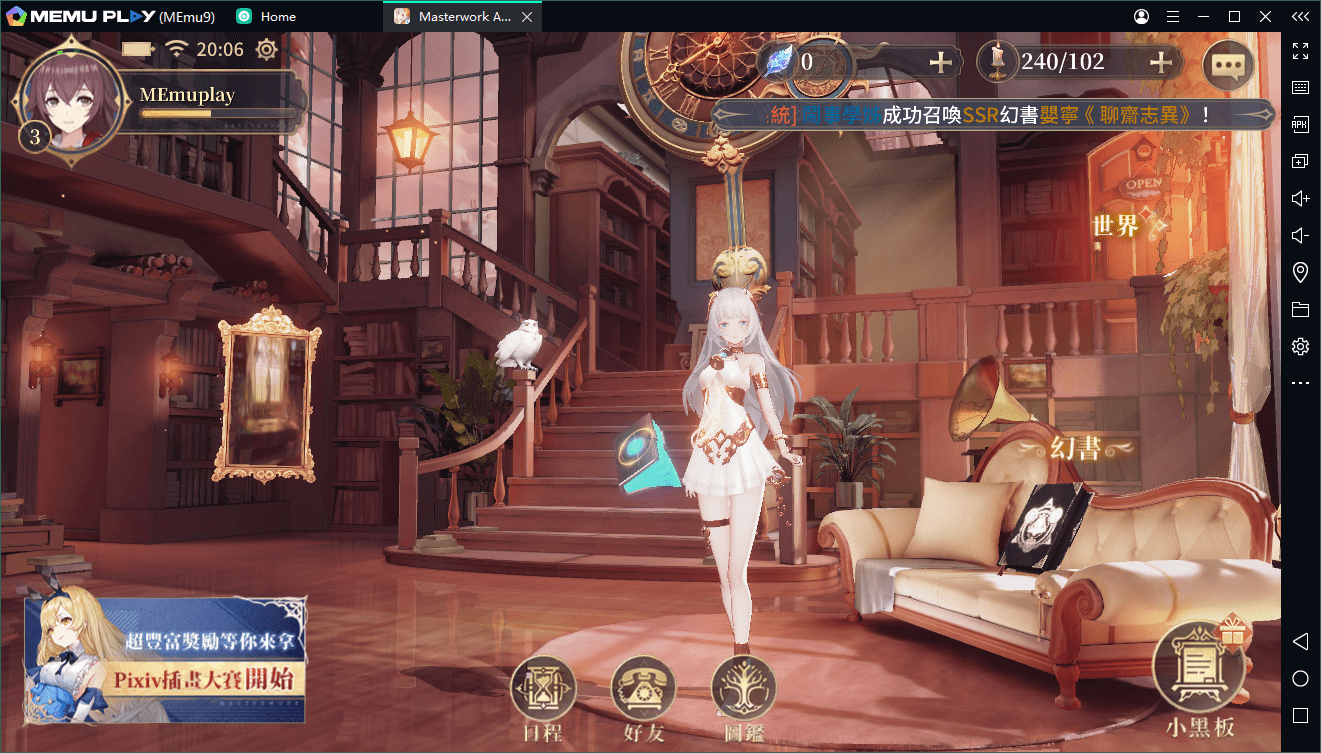Open the 好友 friends list

tap(643, 690)
